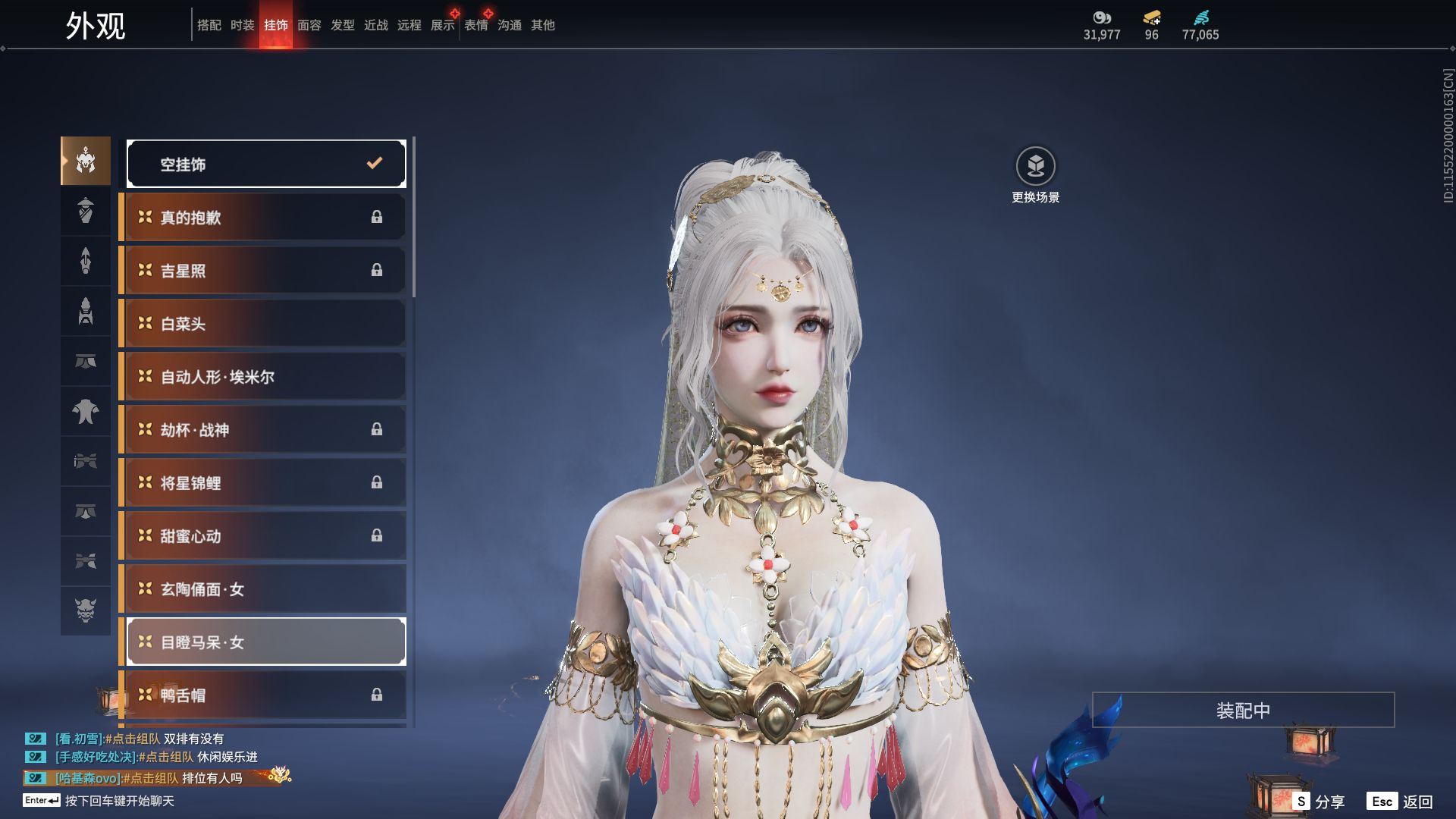Screen dimensions: 1456x819
Task: Open the 其他 tab
Action: [x=543, y=25]
